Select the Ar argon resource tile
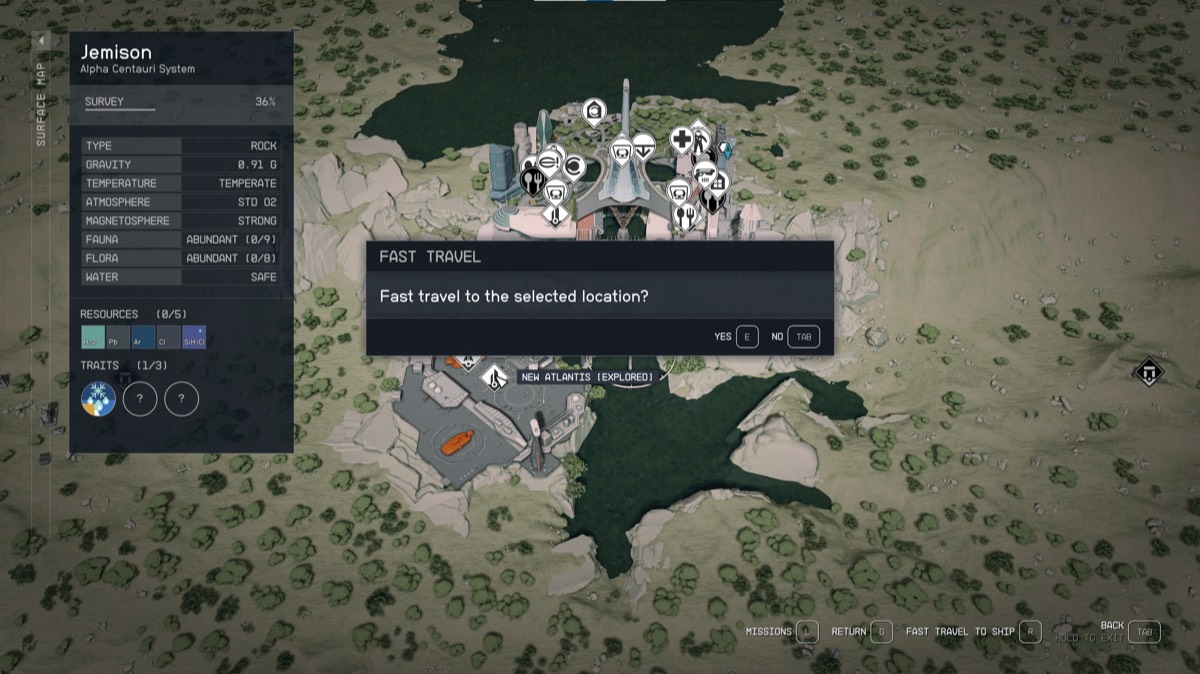The width and height of the screenshot is (1200, 674). click(x=143, y=338)
